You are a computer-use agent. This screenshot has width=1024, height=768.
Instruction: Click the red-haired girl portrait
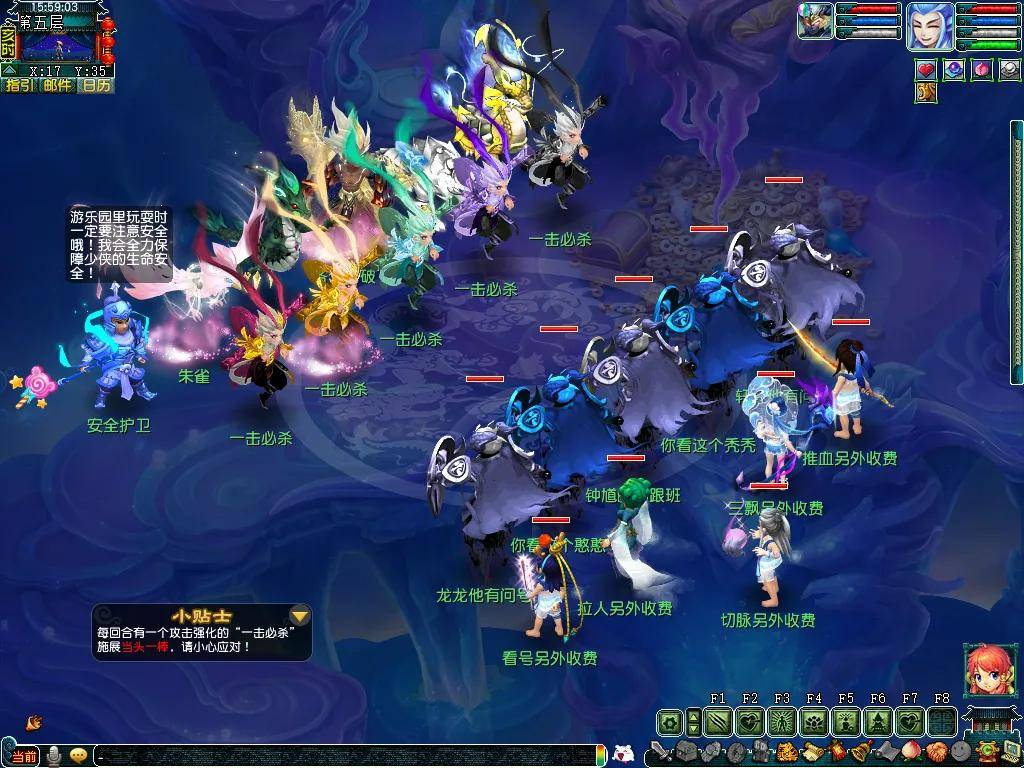pyautogui.click(x=984, y=670)
